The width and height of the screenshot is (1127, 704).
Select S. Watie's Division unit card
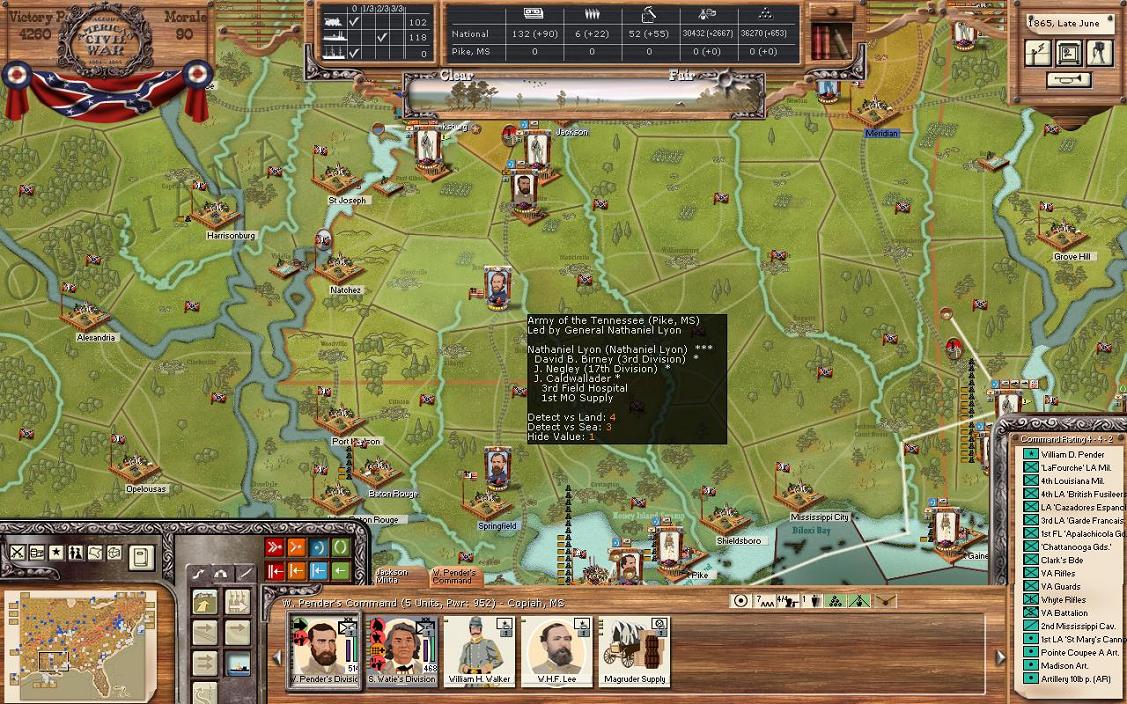401,651
